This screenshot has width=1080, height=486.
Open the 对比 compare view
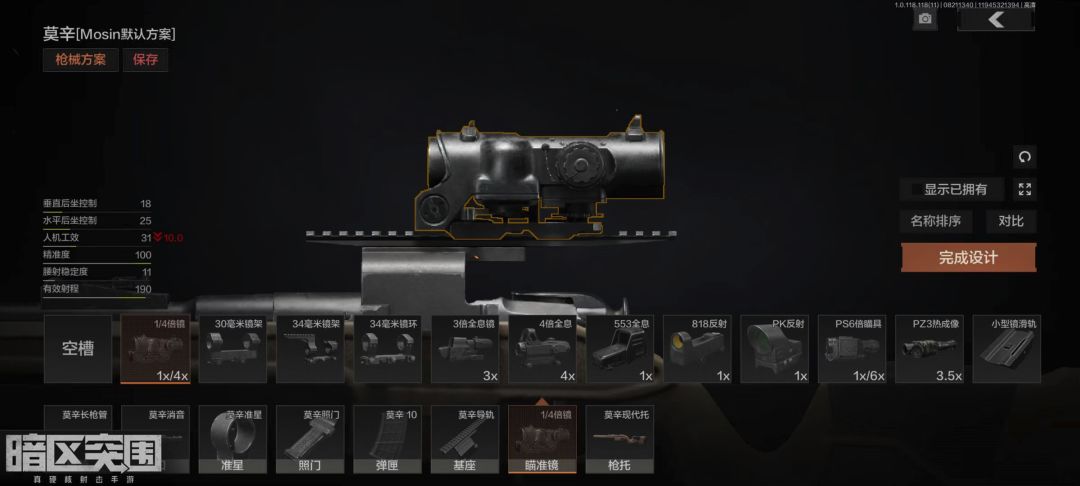click(1010, 221)
